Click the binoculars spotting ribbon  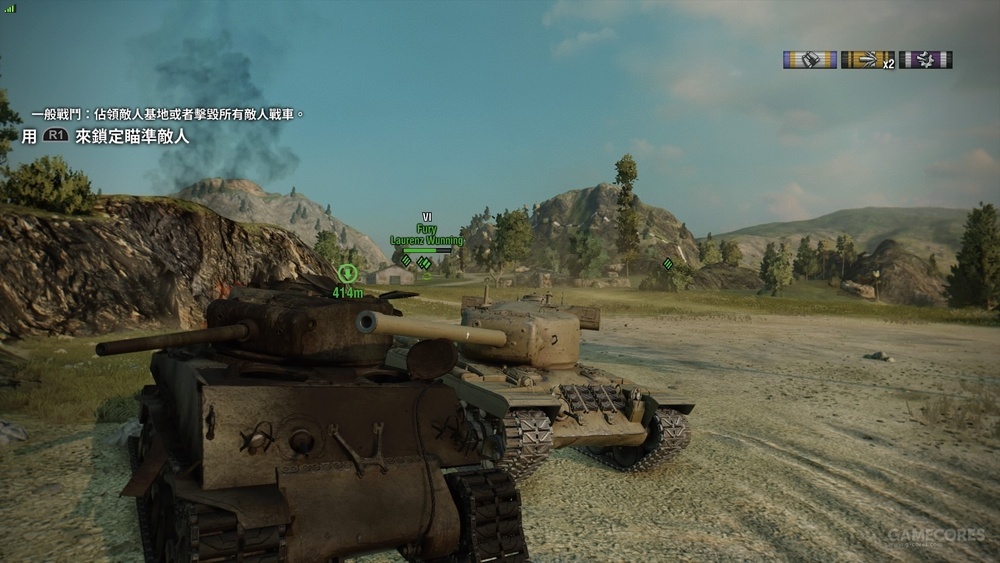pyautogui.click(x=809, y=60)
